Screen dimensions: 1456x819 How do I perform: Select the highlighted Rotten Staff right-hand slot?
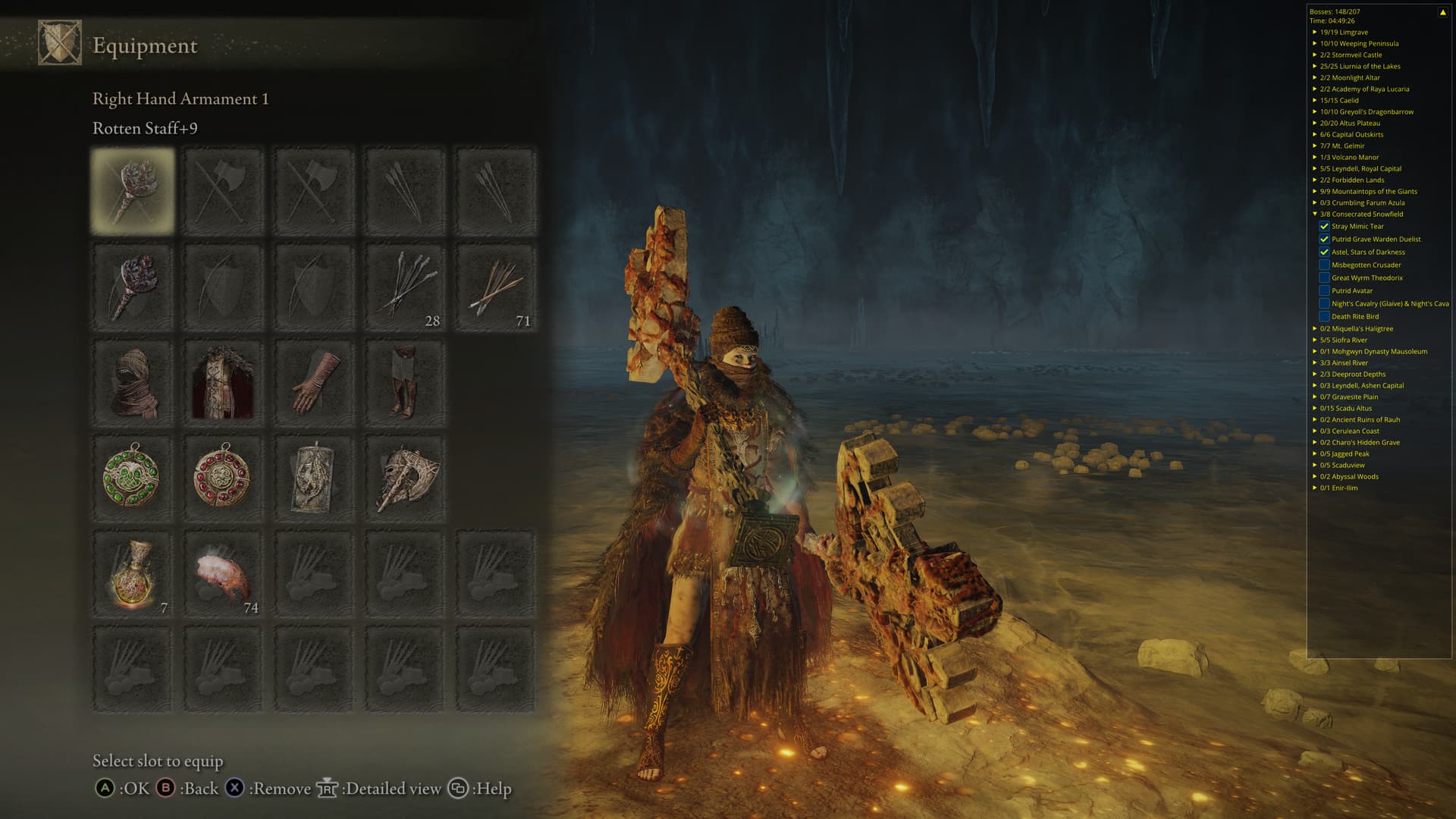pos(133,190)
